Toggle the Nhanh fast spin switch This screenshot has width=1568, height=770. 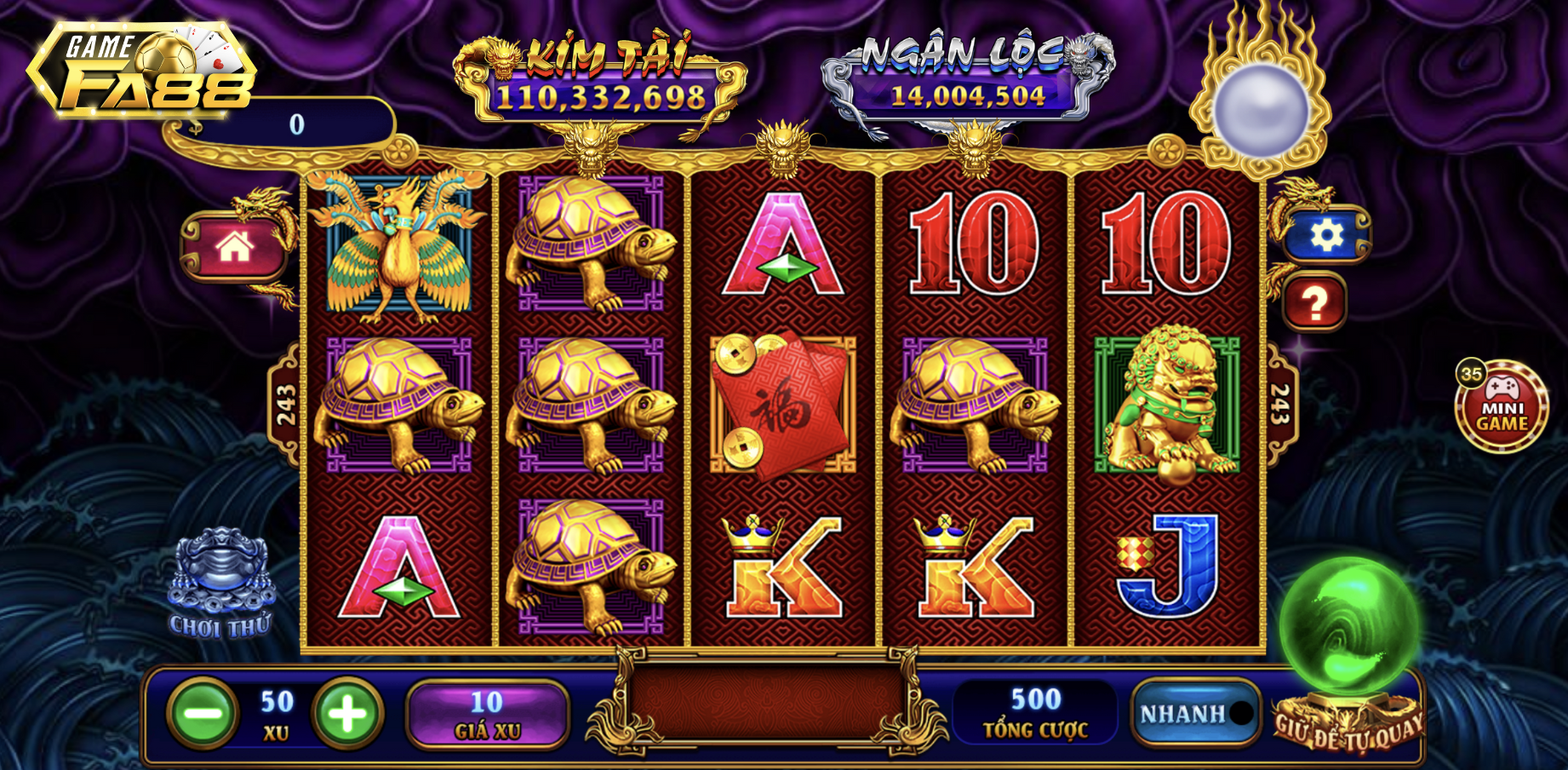(1195, 714)
